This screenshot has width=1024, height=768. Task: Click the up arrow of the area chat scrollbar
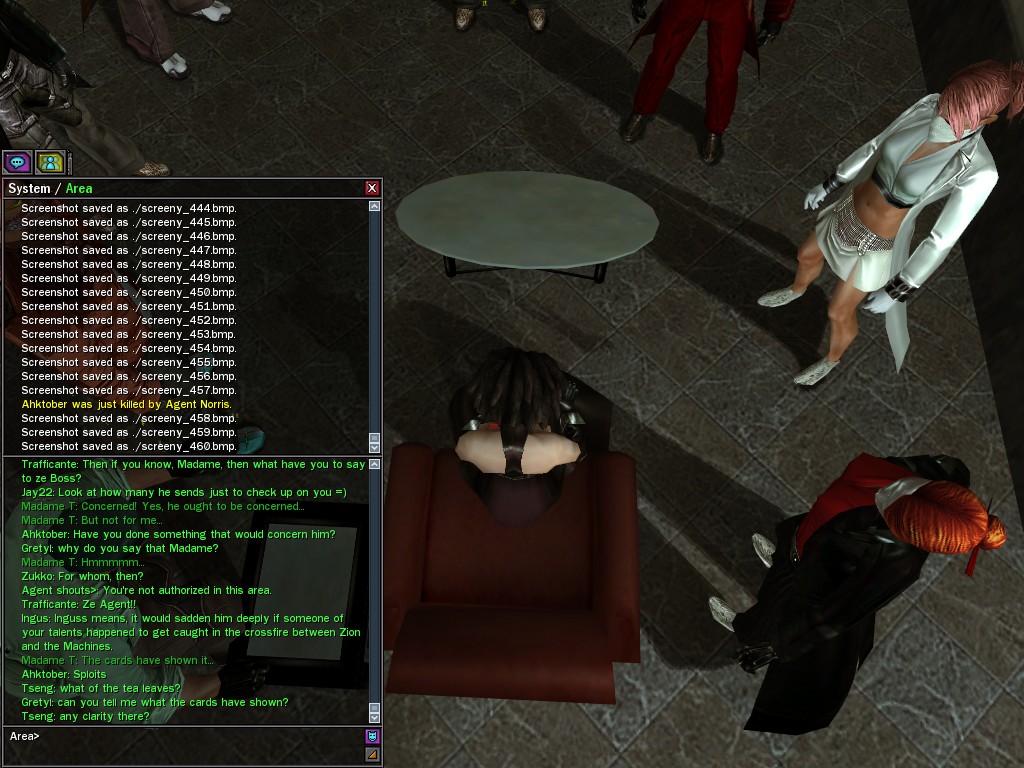pos(375,463)
